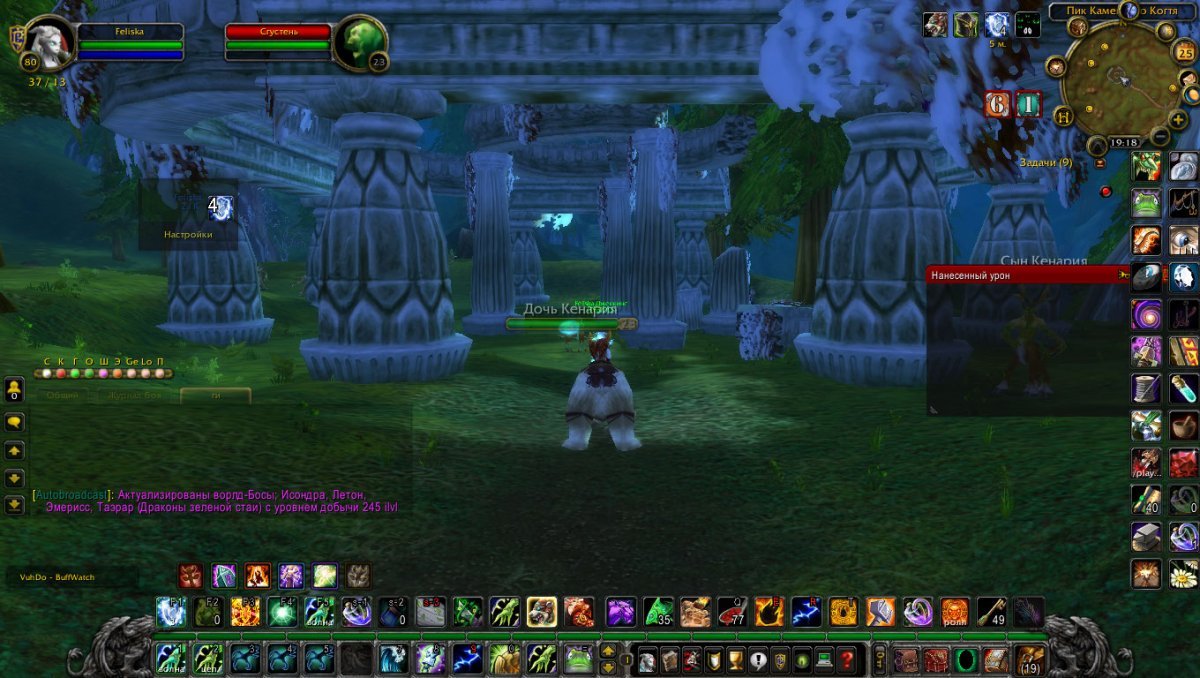The width and height of the screenshot is (1200, 678).
Task: Click the VuhDo - BuffWatch panel
Action: click(x=70, y=577)
